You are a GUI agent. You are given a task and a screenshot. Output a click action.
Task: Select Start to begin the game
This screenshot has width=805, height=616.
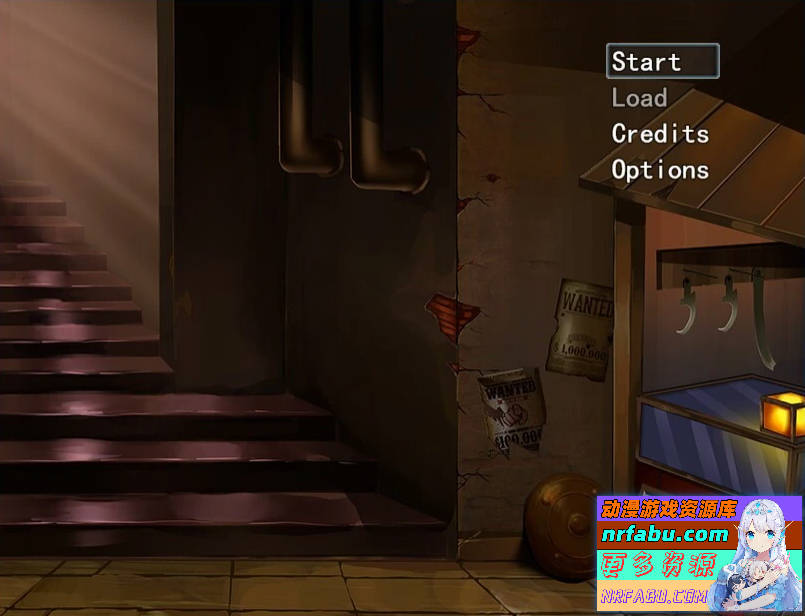coord(662,62)
